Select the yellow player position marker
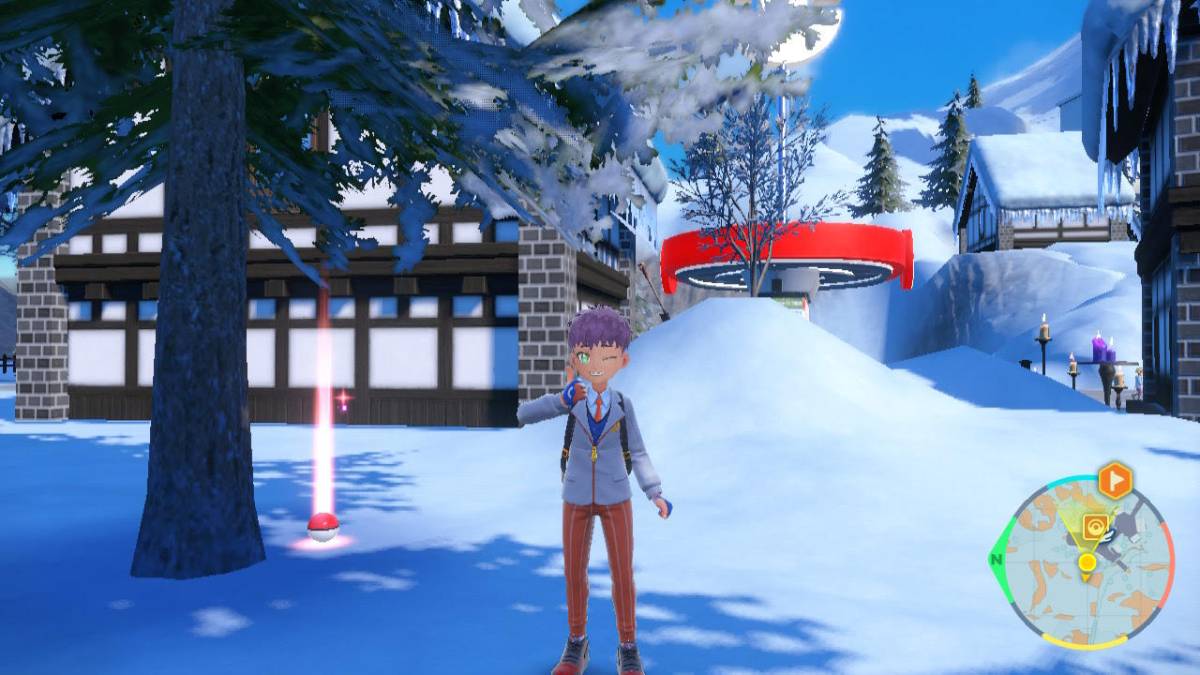Viewport: 1200px width, 675px height. (x=1087, y=563)
